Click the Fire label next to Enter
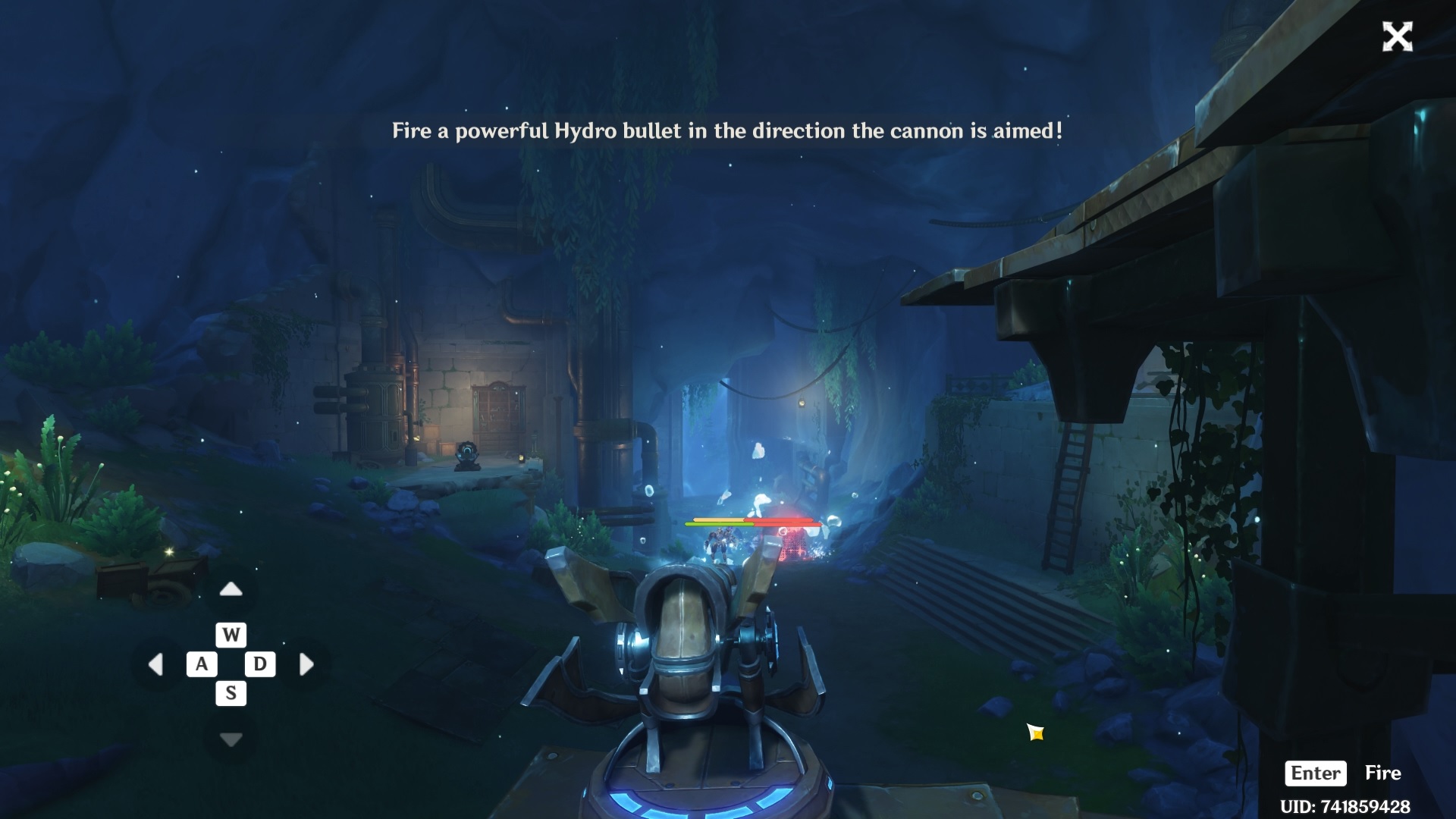 [1383, 773]
